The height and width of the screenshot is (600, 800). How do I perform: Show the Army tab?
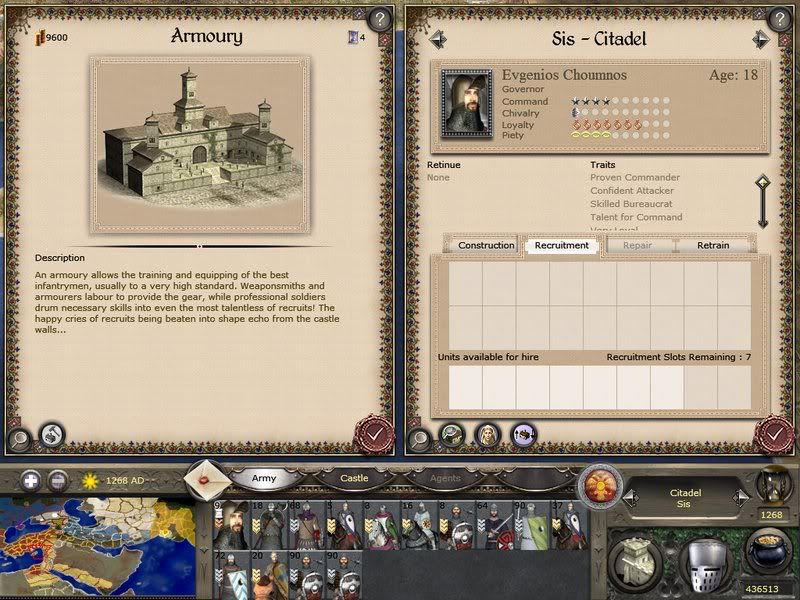coord(264,479)
